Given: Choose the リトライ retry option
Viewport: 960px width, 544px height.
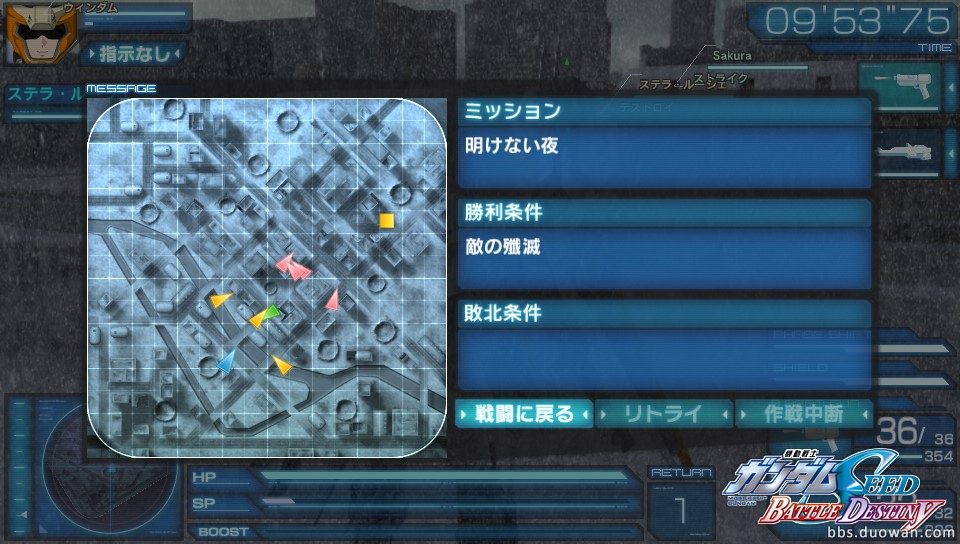Looking at the screenshot, I should (x=664, y=413).
